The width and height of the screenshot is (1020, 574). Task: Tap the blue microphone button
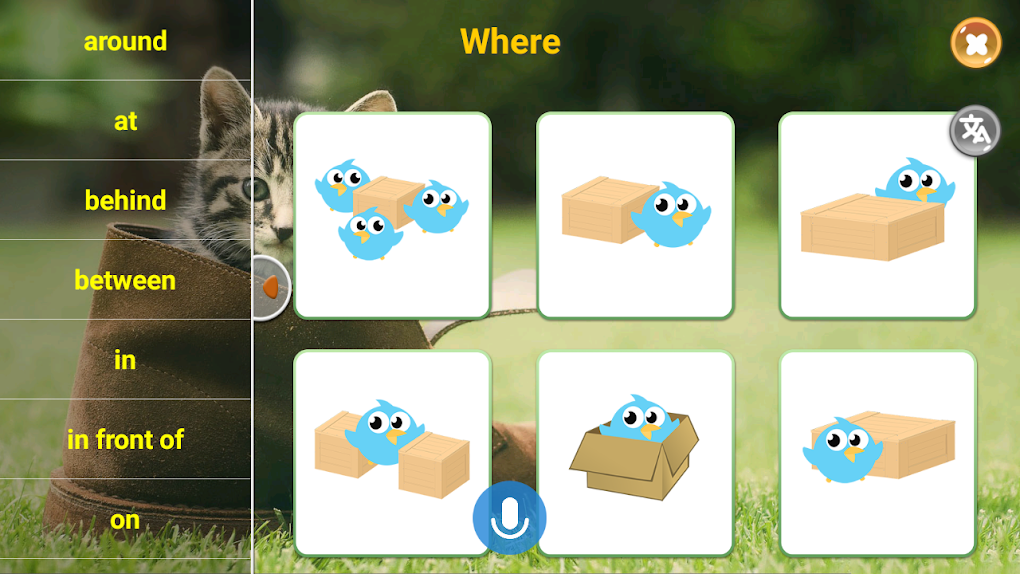(510, 518)
